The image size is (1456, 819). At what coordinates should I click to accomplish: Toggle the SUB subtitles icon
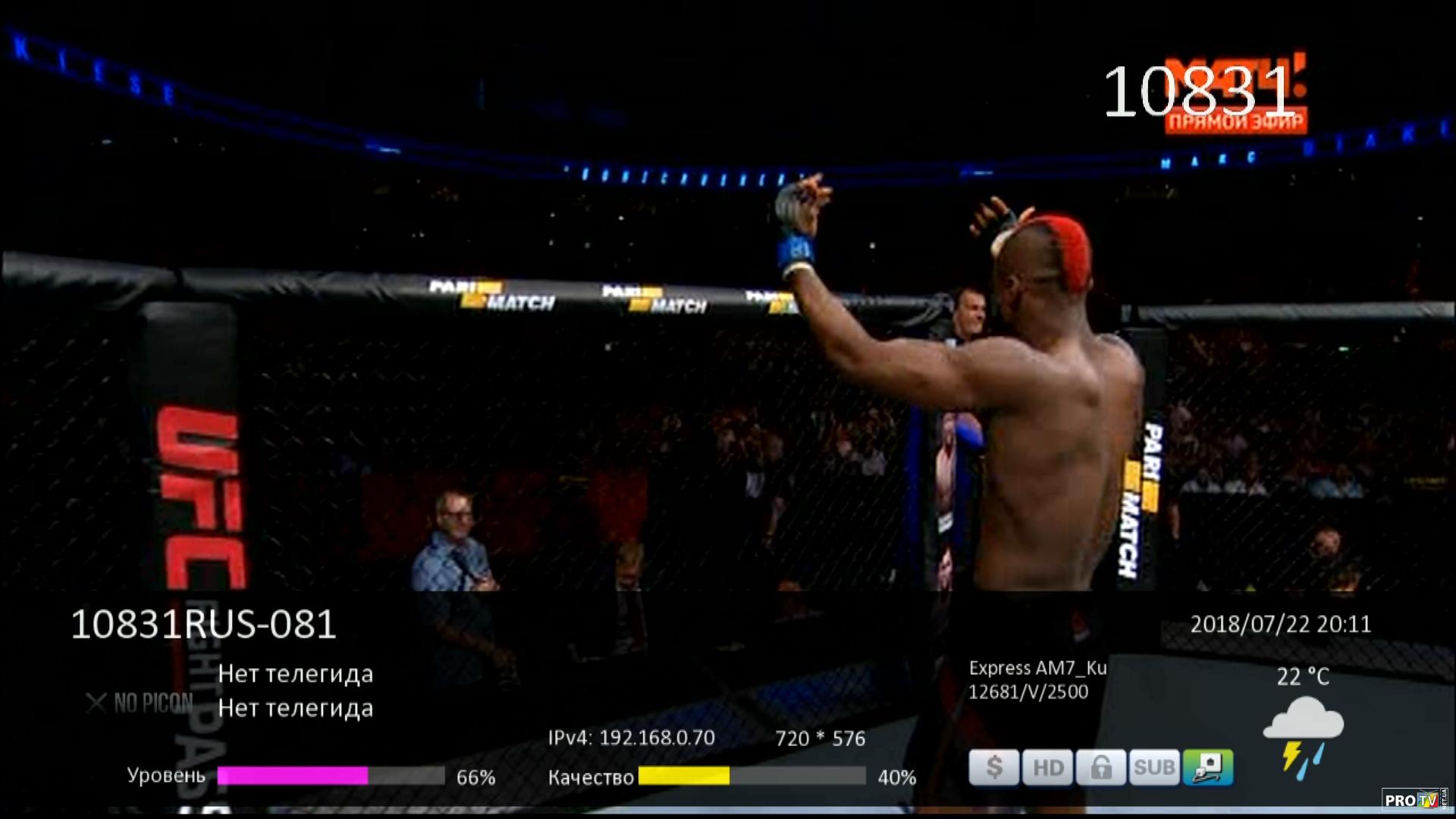tap(1153, 767)
